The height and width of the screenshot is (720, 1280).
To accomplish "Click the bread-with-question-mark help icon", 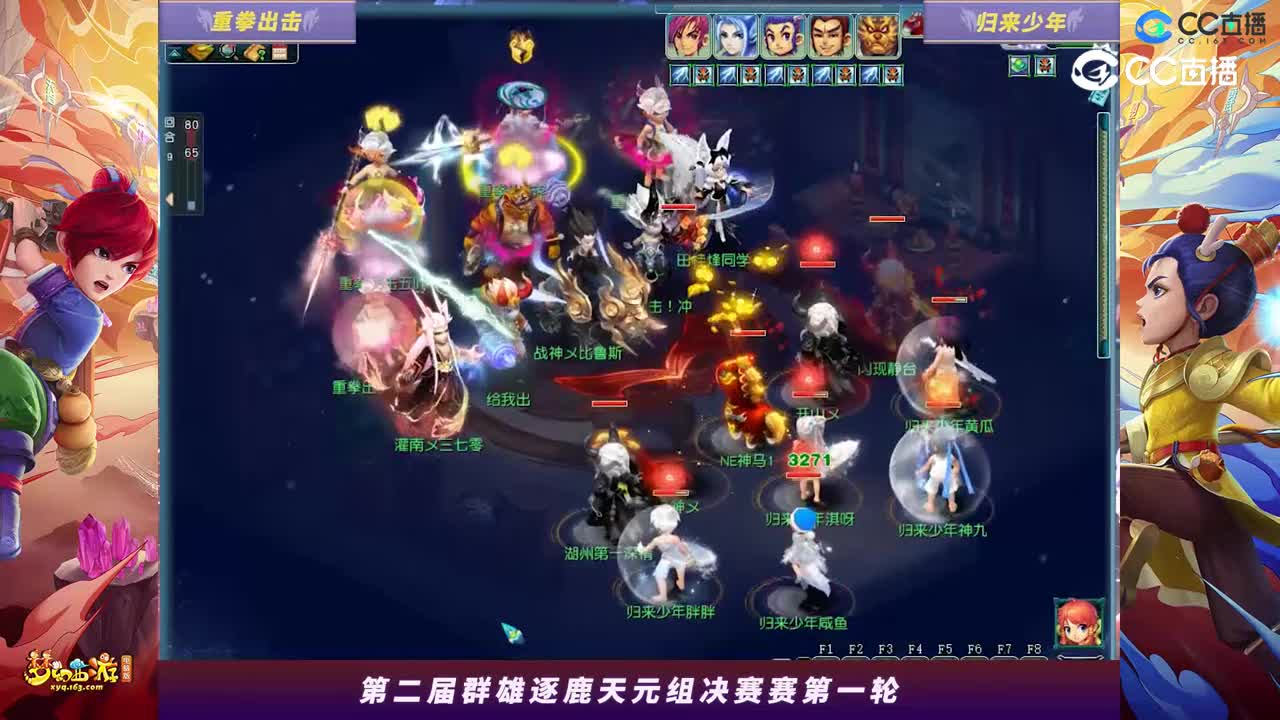I will point(255,53).
